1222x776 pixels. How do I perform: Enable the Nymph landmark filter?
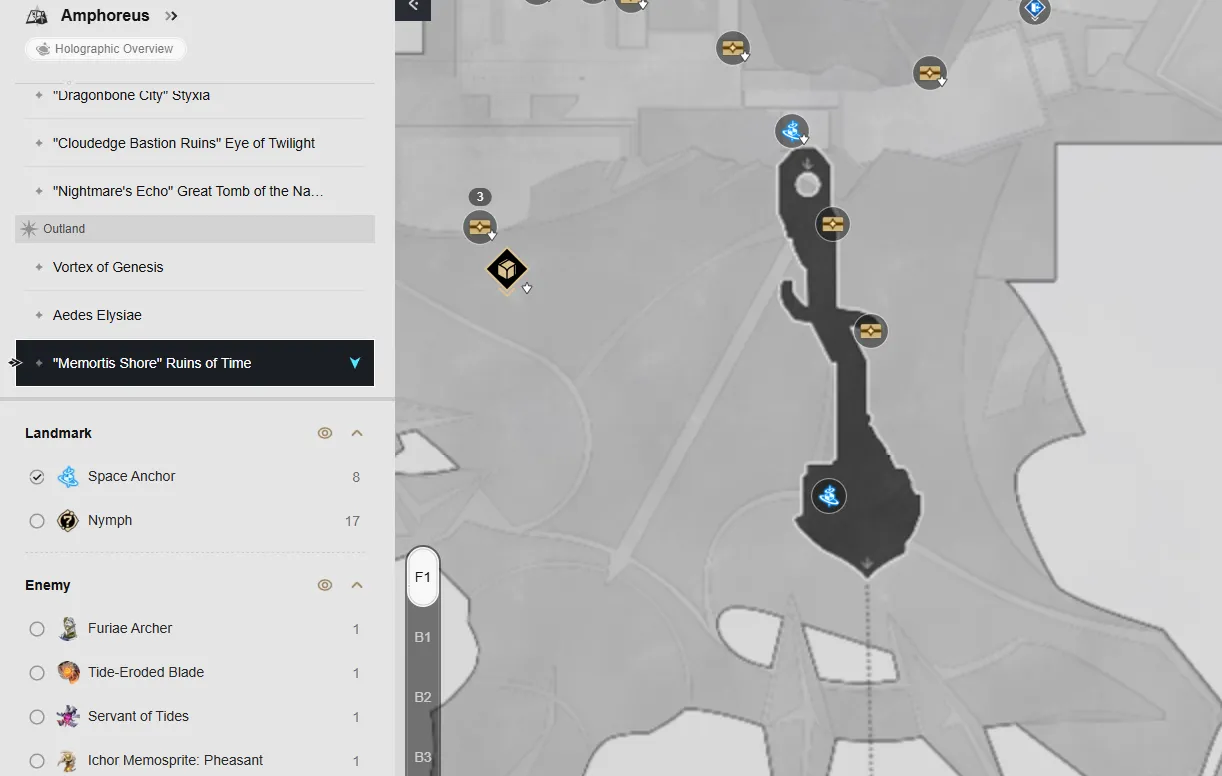[x=37, y=521]
